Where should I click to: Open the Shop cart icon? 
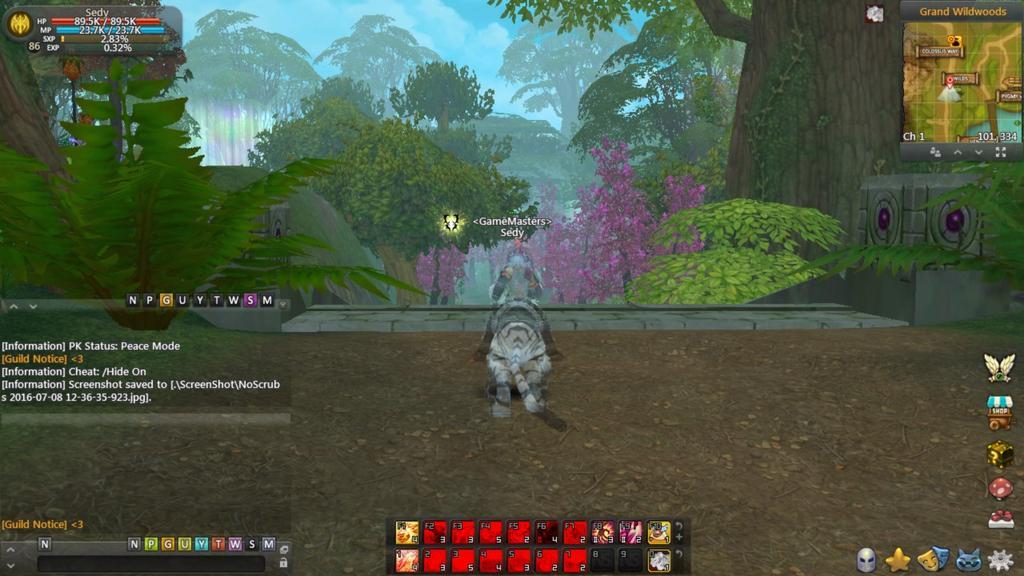(1000, 411)
